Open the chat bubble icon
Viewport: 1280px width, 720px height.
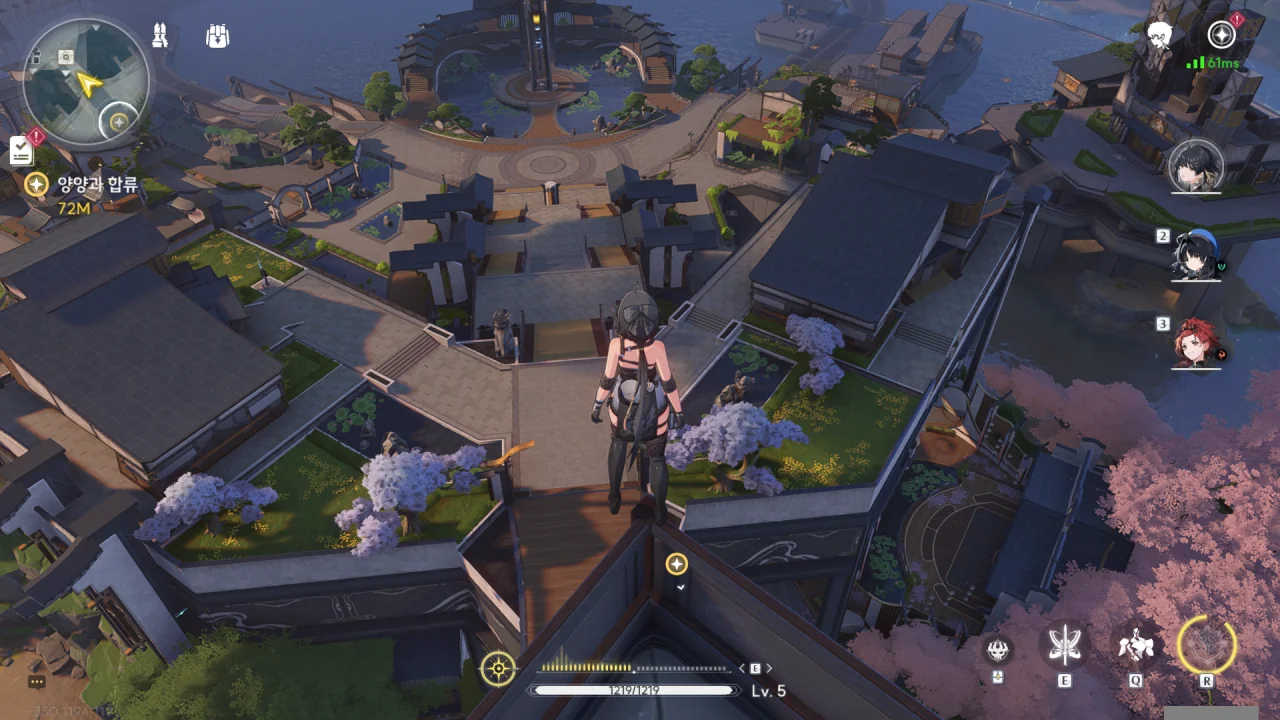click(x=37, y=682)
